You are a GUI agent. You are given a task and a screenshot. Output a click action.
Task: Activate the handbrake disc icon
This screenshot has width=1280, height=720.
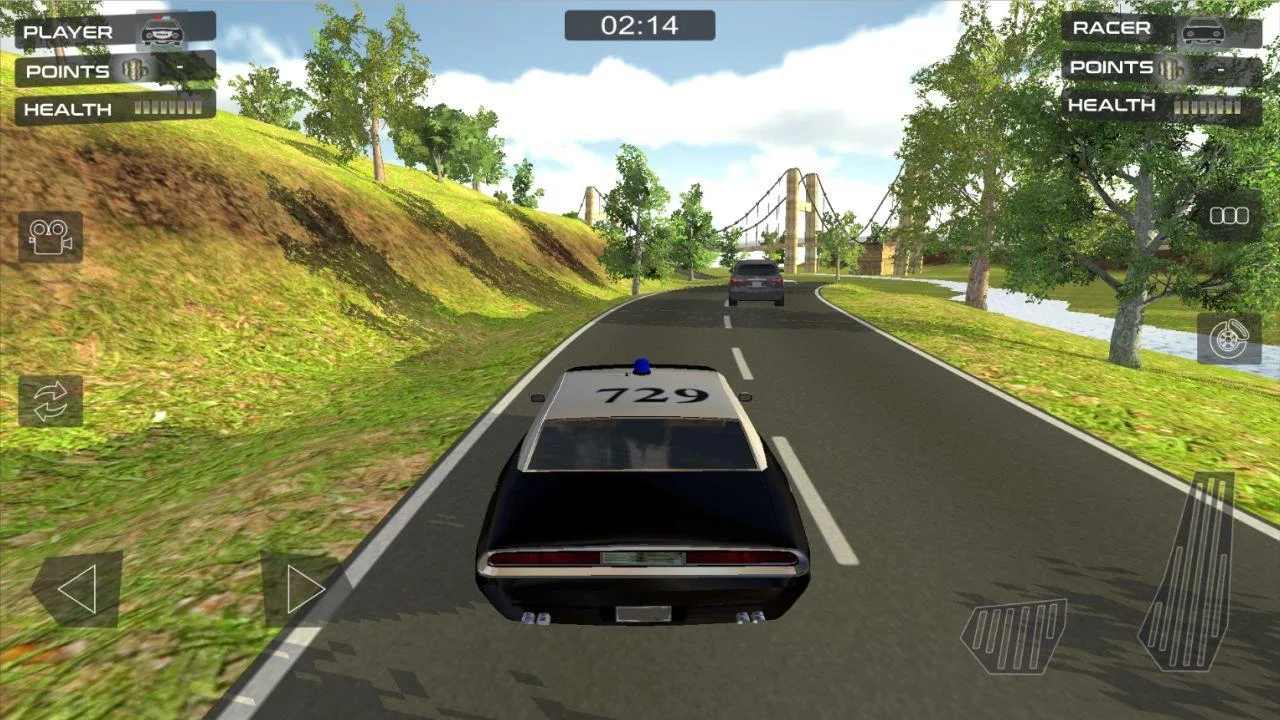tap(1229, 341)
